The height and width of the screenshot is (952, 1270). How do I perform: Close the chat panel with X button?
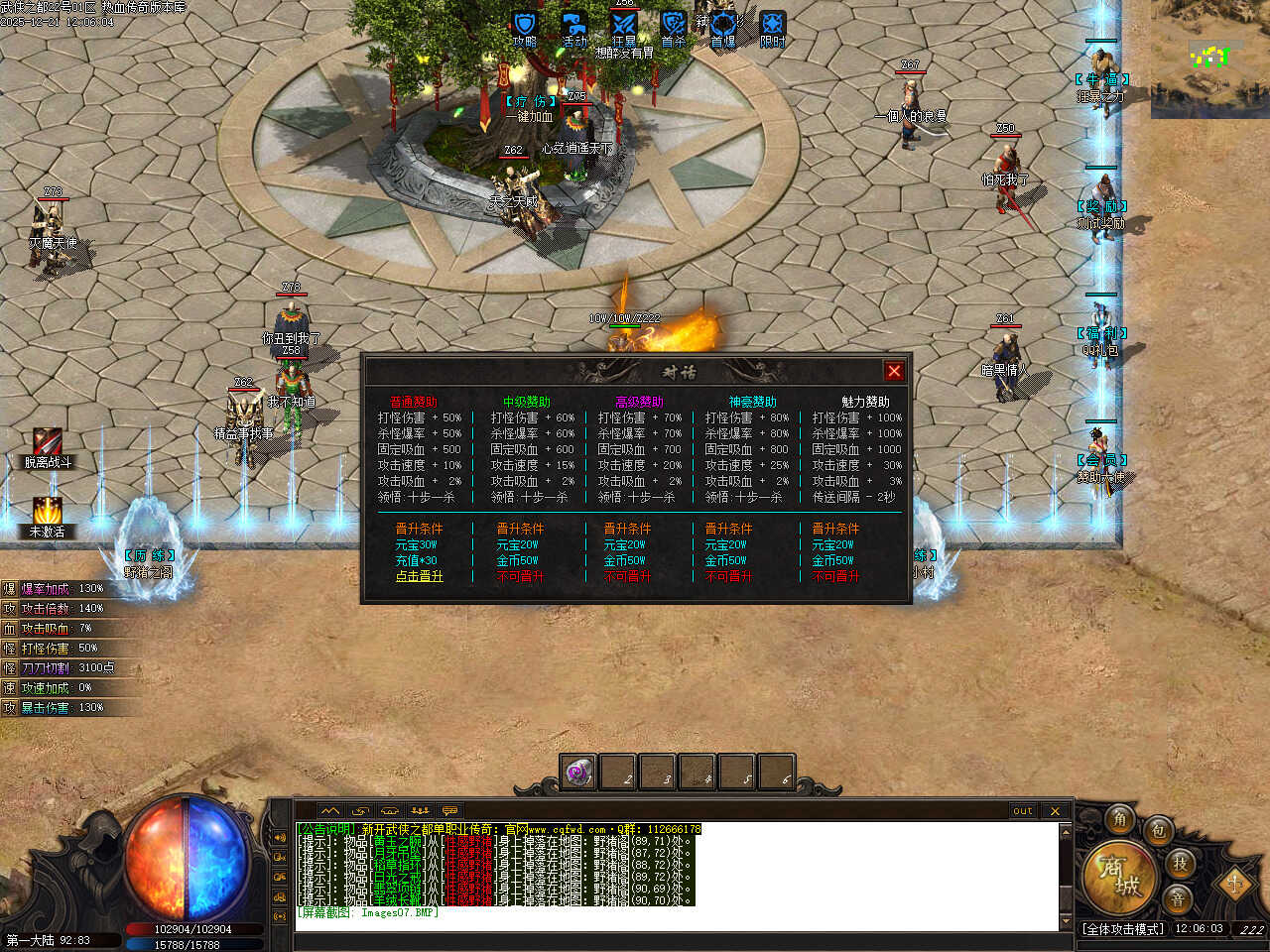pyautogui.click(x=1055, y=811)
